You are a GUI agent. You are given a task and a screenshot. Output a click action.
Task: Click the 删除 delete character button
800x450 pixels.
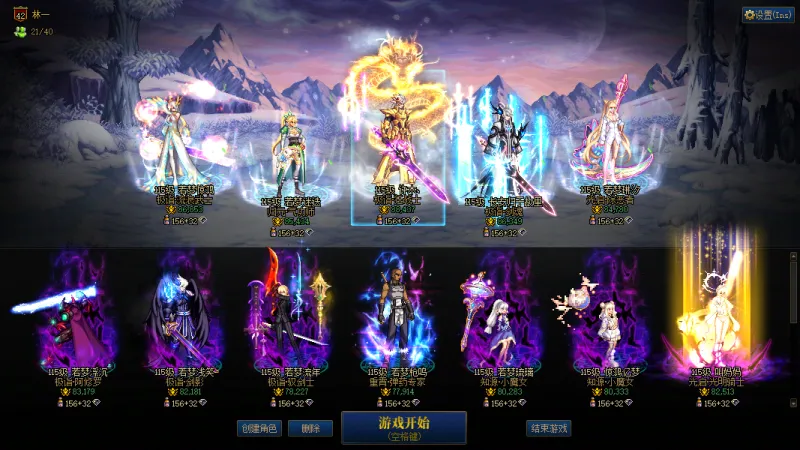tap(310, 428)
